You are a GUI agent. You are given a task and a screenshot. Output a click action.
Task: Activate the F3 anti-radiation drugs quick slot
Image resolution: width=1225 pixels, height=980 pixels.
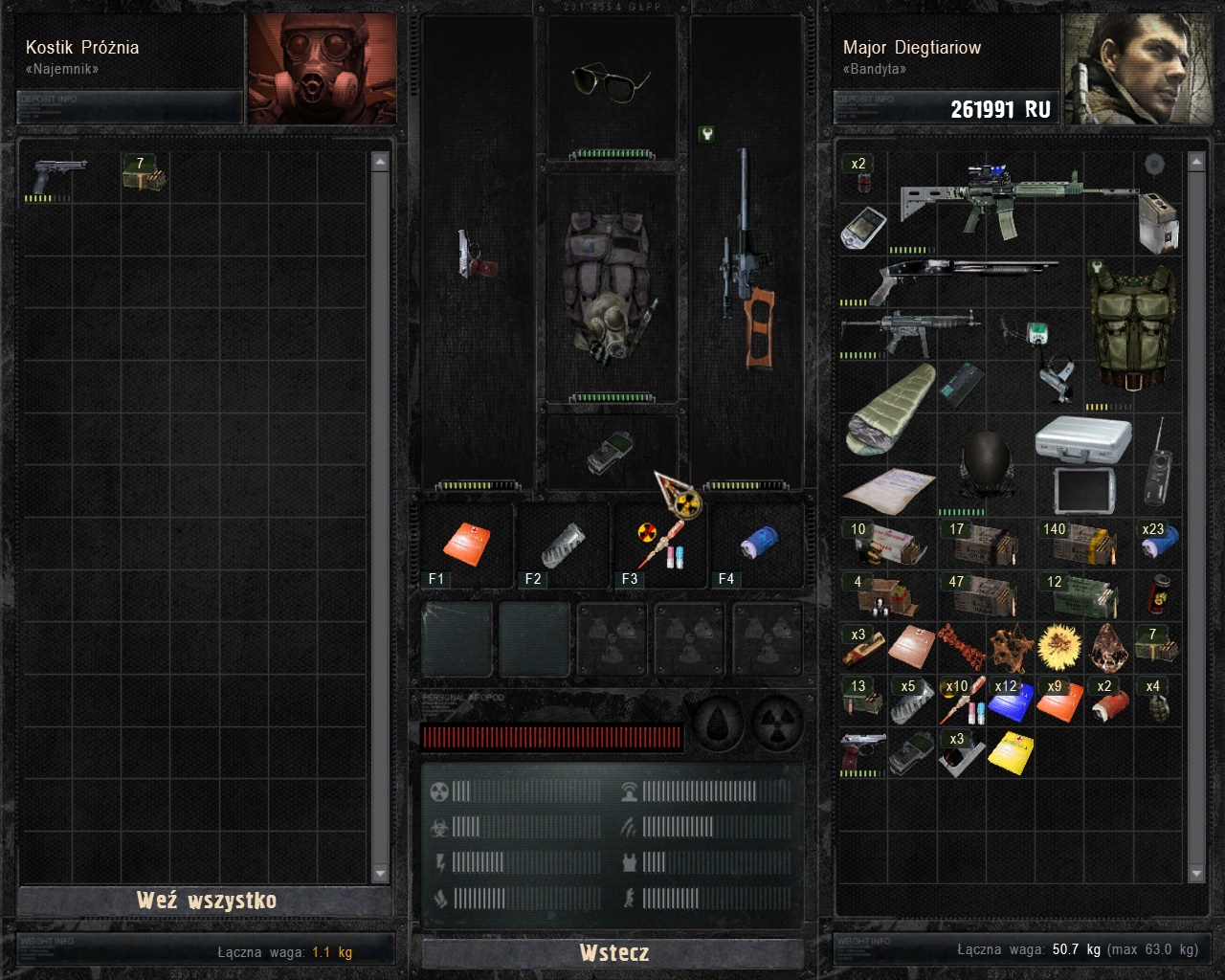[660, 546]
